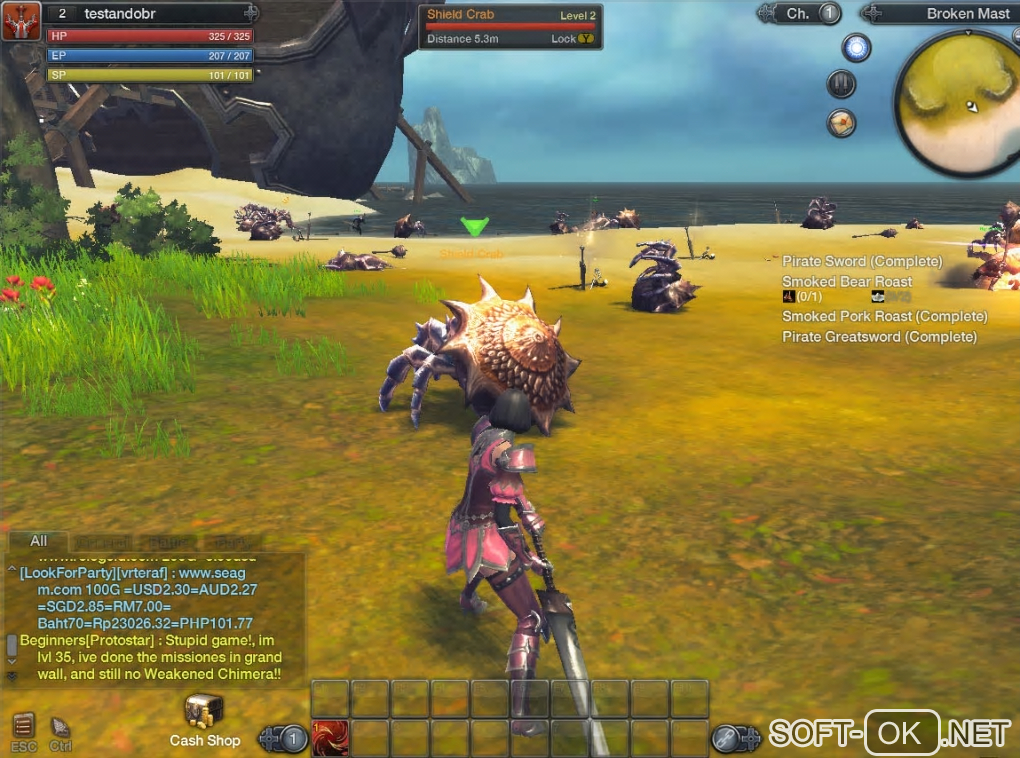Click the Ctrl feather icon
Image resolution: width=1020 pixels, height=758 pixels.
pyautogui.click(x=60, y=725)
